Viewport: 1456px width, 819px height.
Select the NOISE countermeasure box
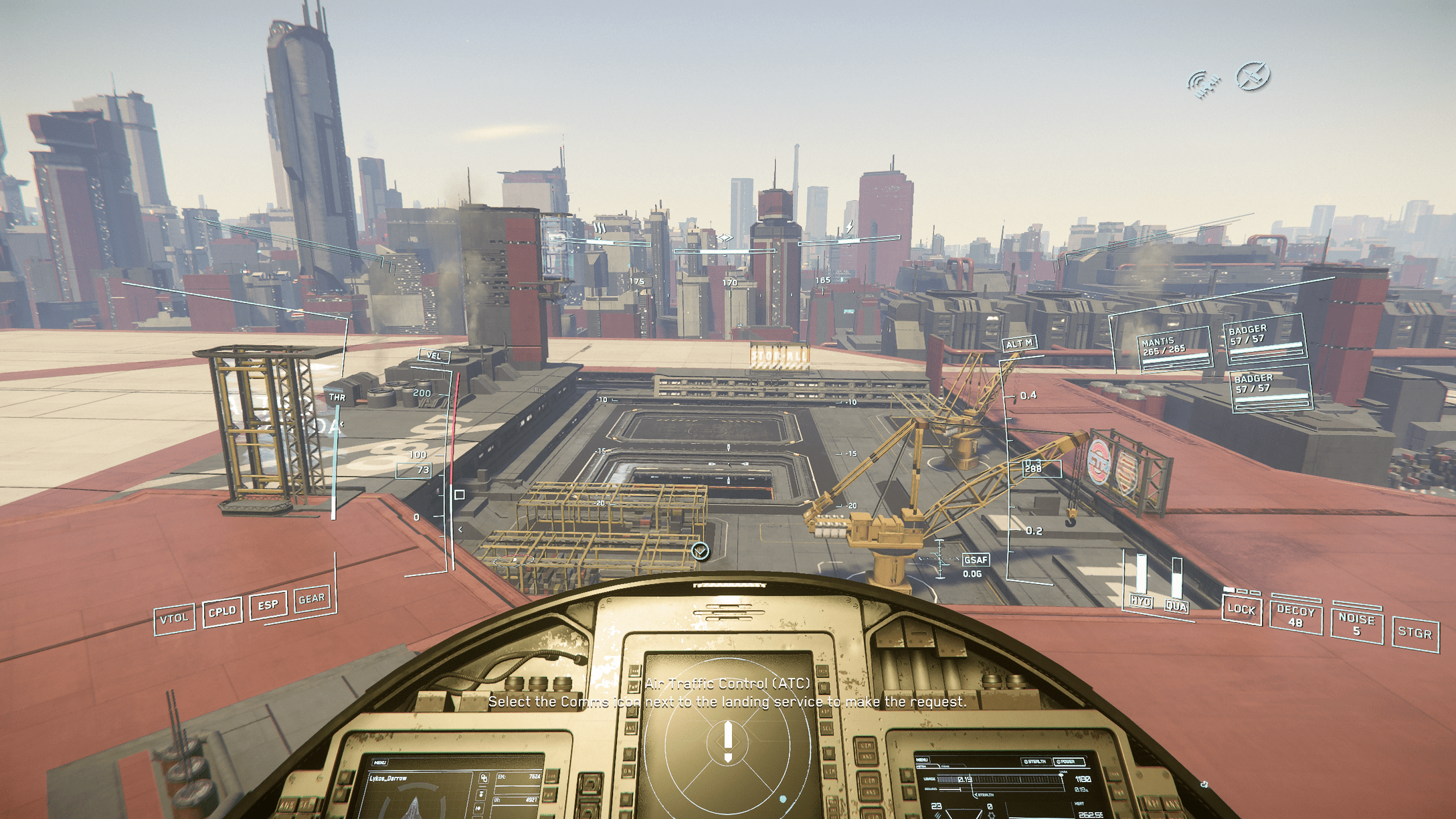click(x=1356, y=625)
